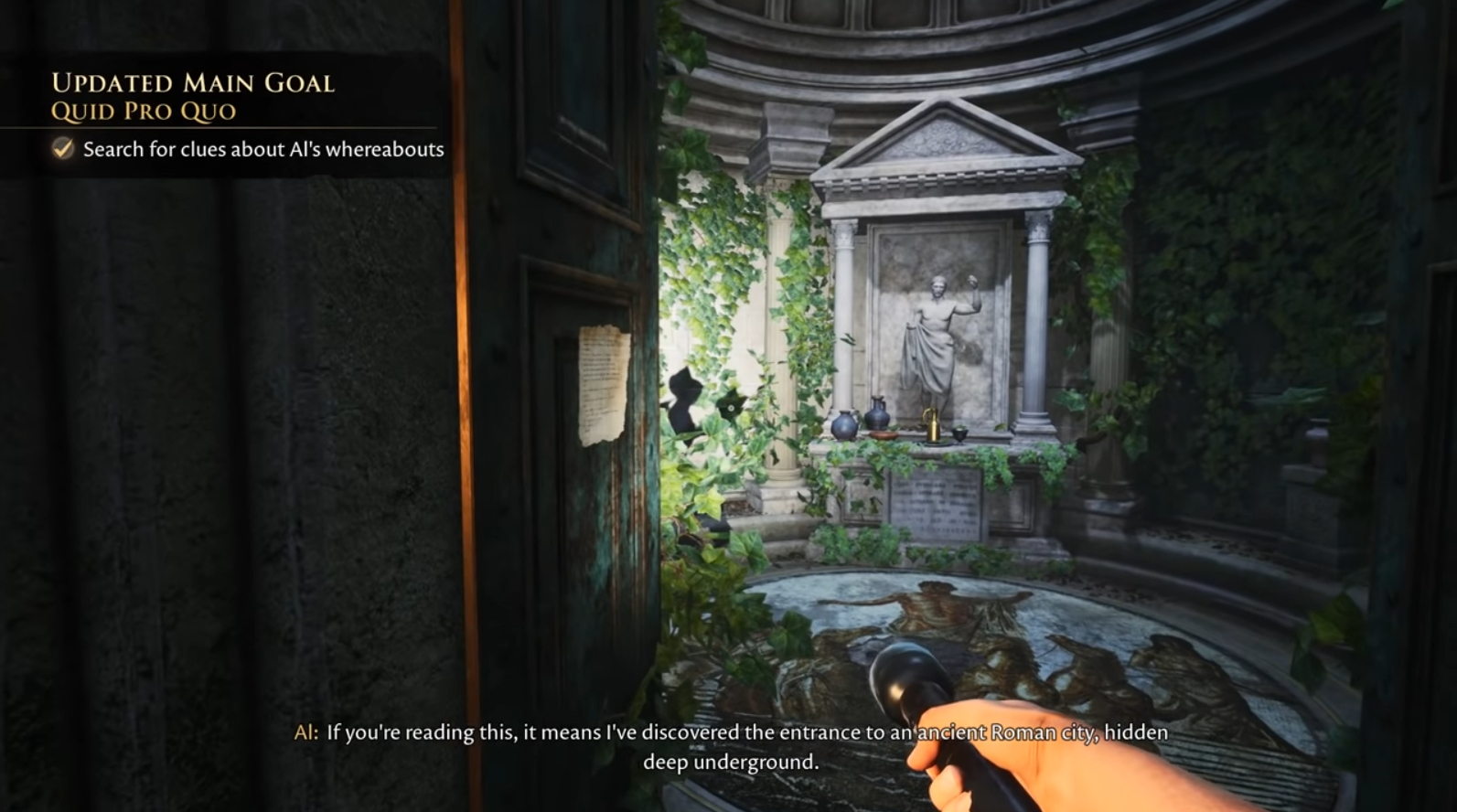Click the Quid Pro Quo goal tracker
The image size is (1457, 812).
tap(145, 112)
